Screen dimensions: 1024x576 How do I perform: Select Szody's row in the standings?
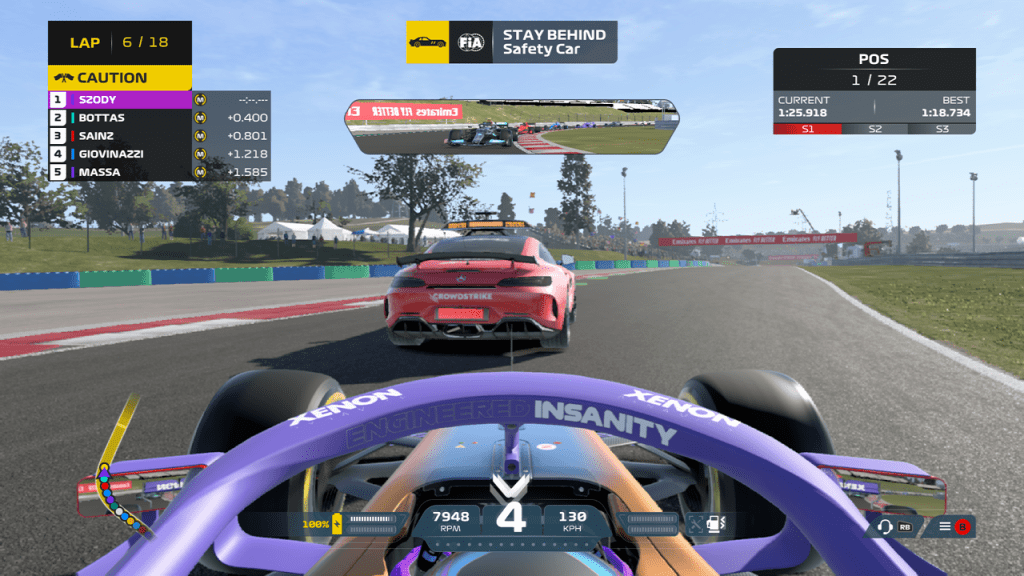pyautogui.click(x=120, y=100)
